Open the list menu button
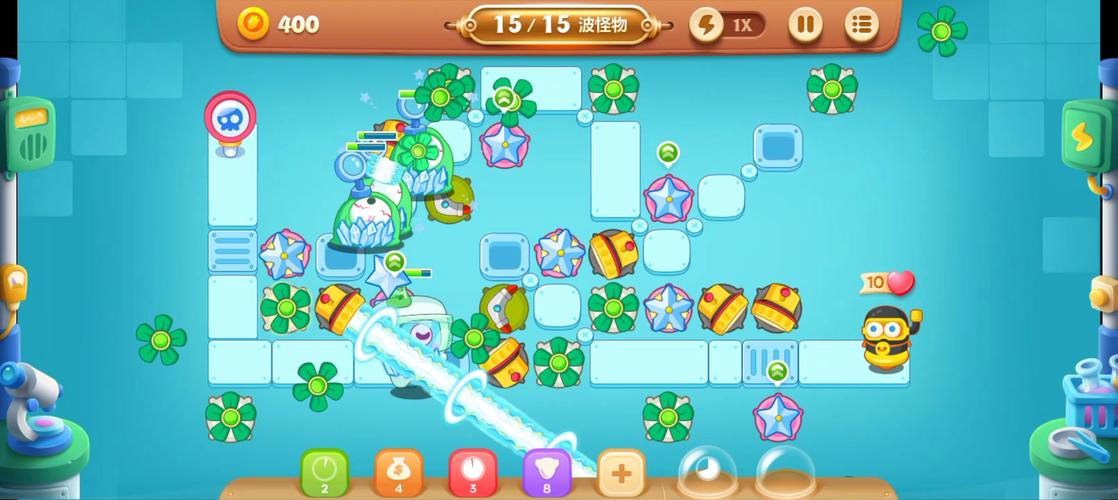Viewport: 1118px width, 500px height. (861, 24)
